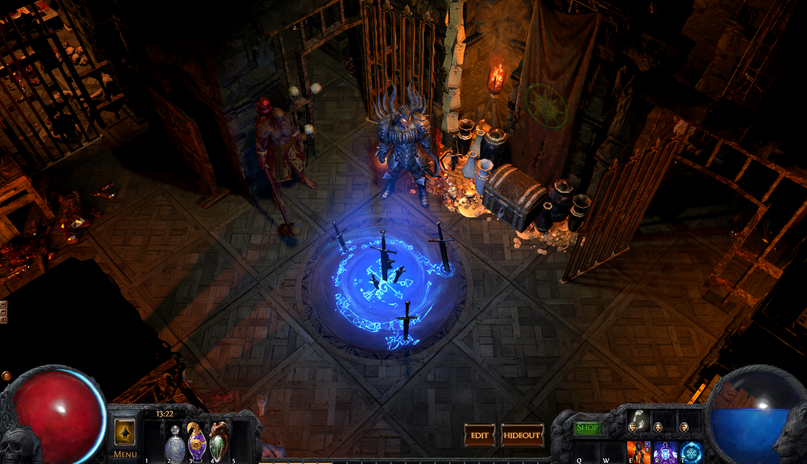807x464 pixels.
Task: Use the silver-blue flask
Action: (174, 440)
